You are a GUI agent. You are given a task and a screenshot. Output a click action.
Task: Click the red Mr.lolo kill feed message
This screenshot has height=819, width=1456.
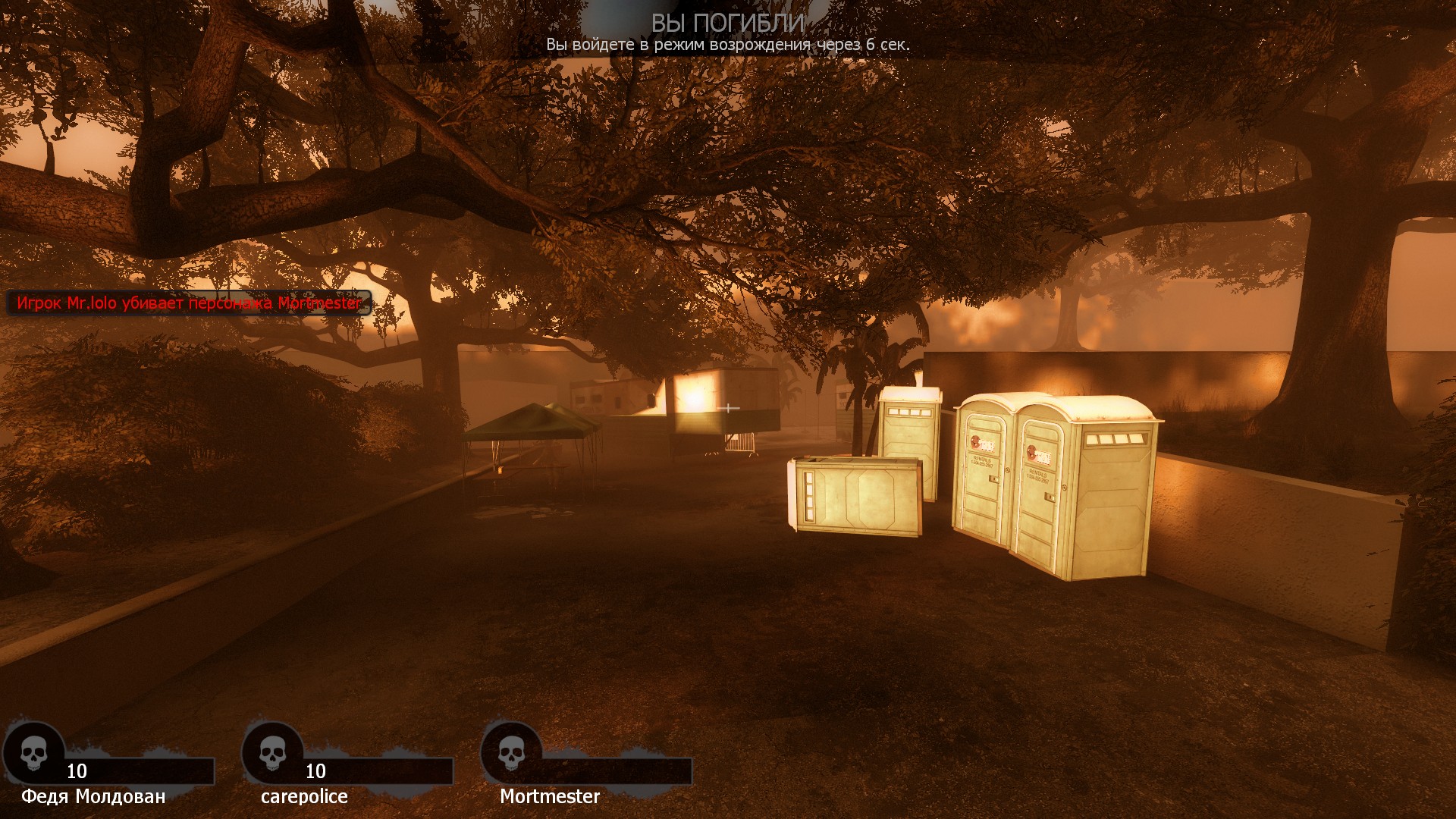pos(189,303)
